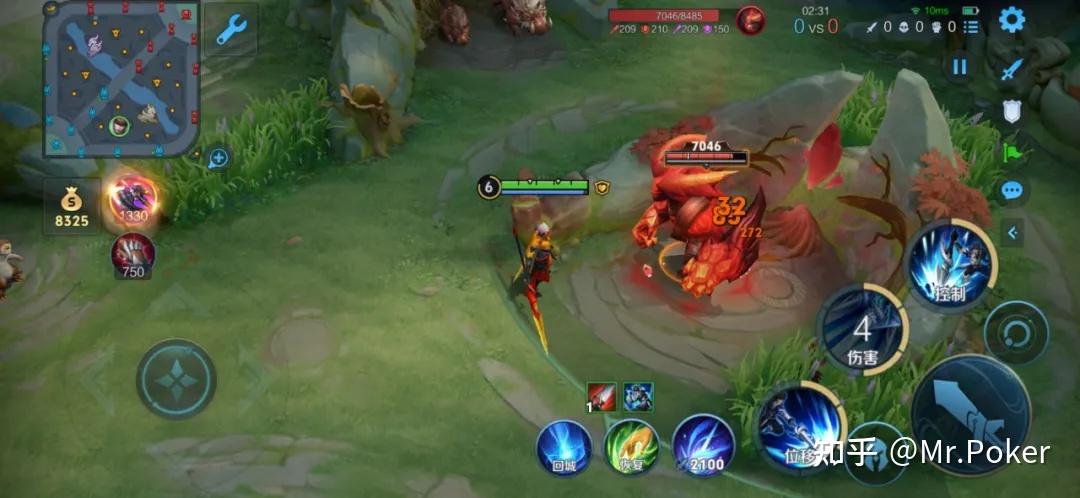
Task: Buy the recommended 750 gold item
Action: (132, 254)
